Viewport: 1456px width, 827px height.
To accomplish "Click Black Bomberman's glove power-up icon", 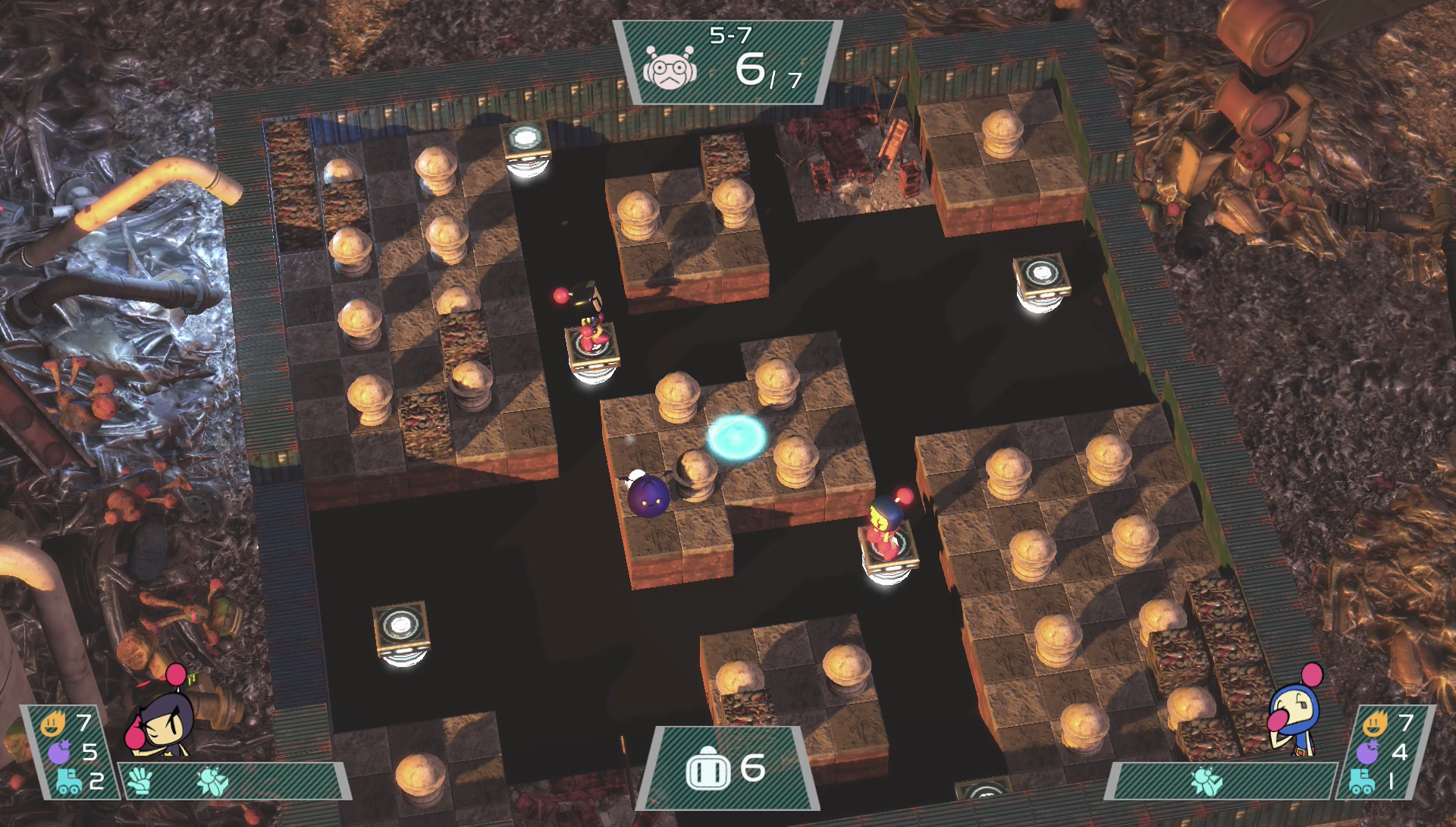I will pyautogui.click(x=140, y=778).
